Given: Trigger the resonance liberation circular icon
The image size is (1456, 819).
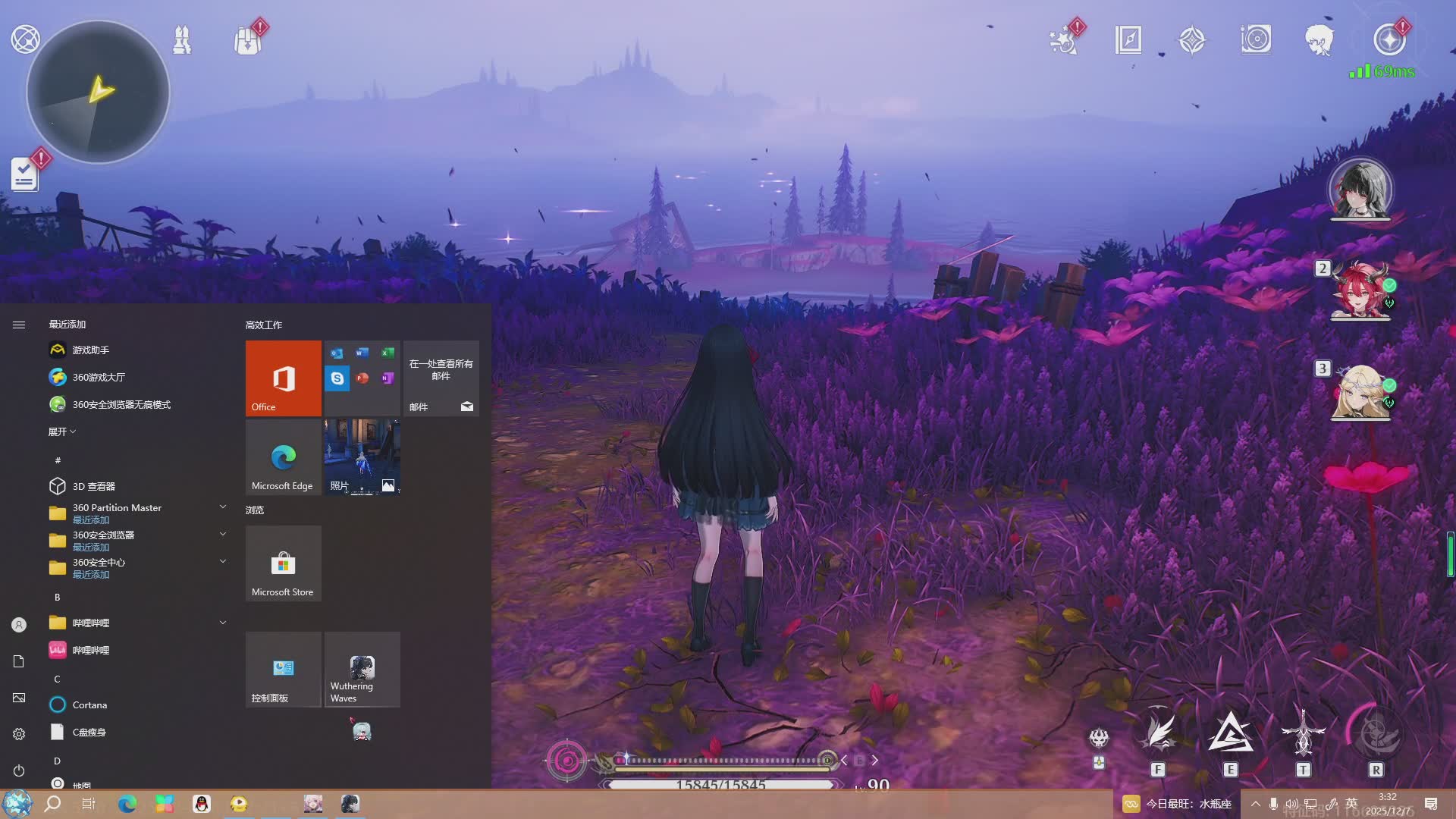Looking at the screenshot, I should point(1376,733).
